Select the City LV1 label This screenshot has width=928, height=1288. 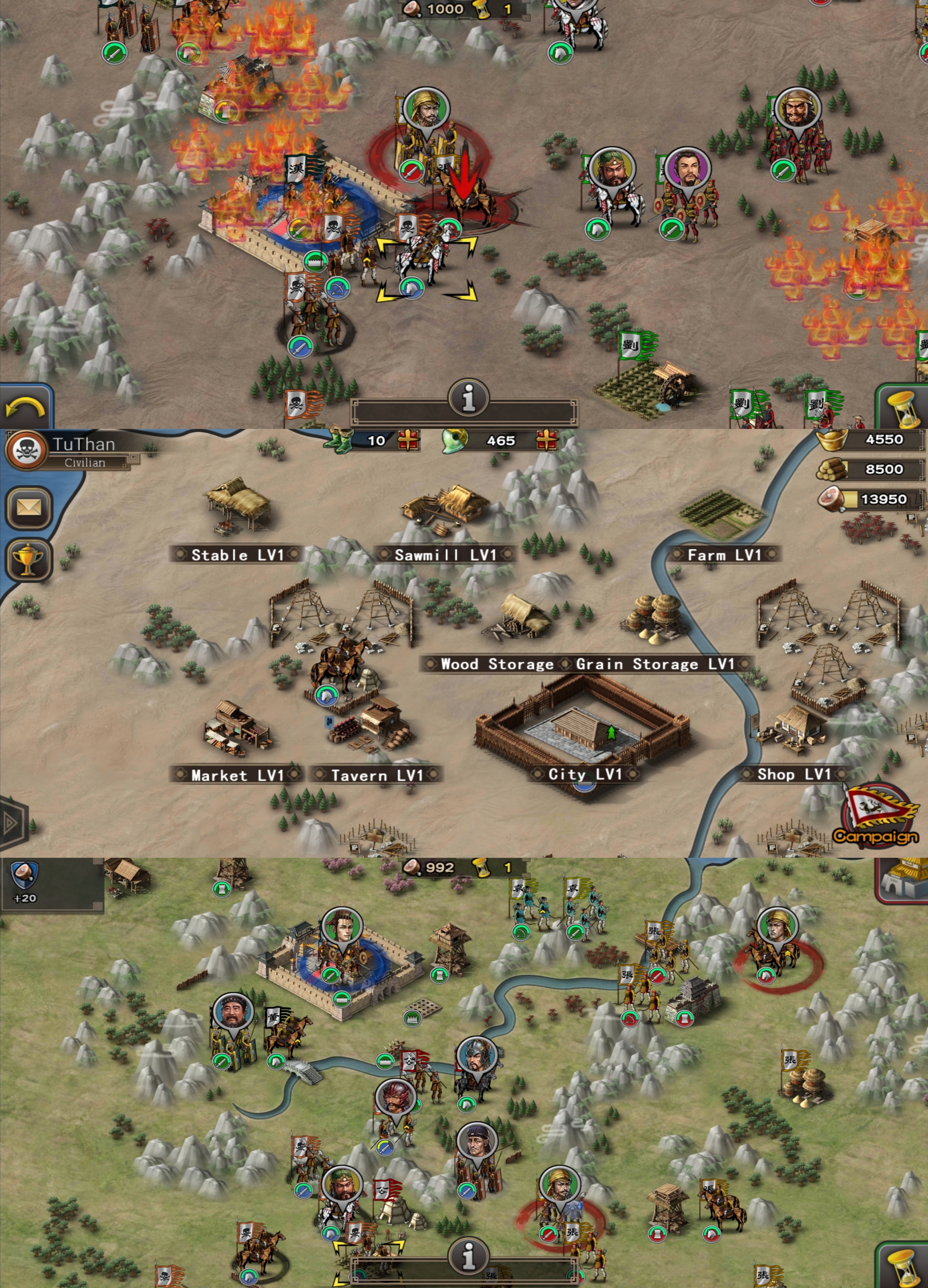click(x=585, y=774)
